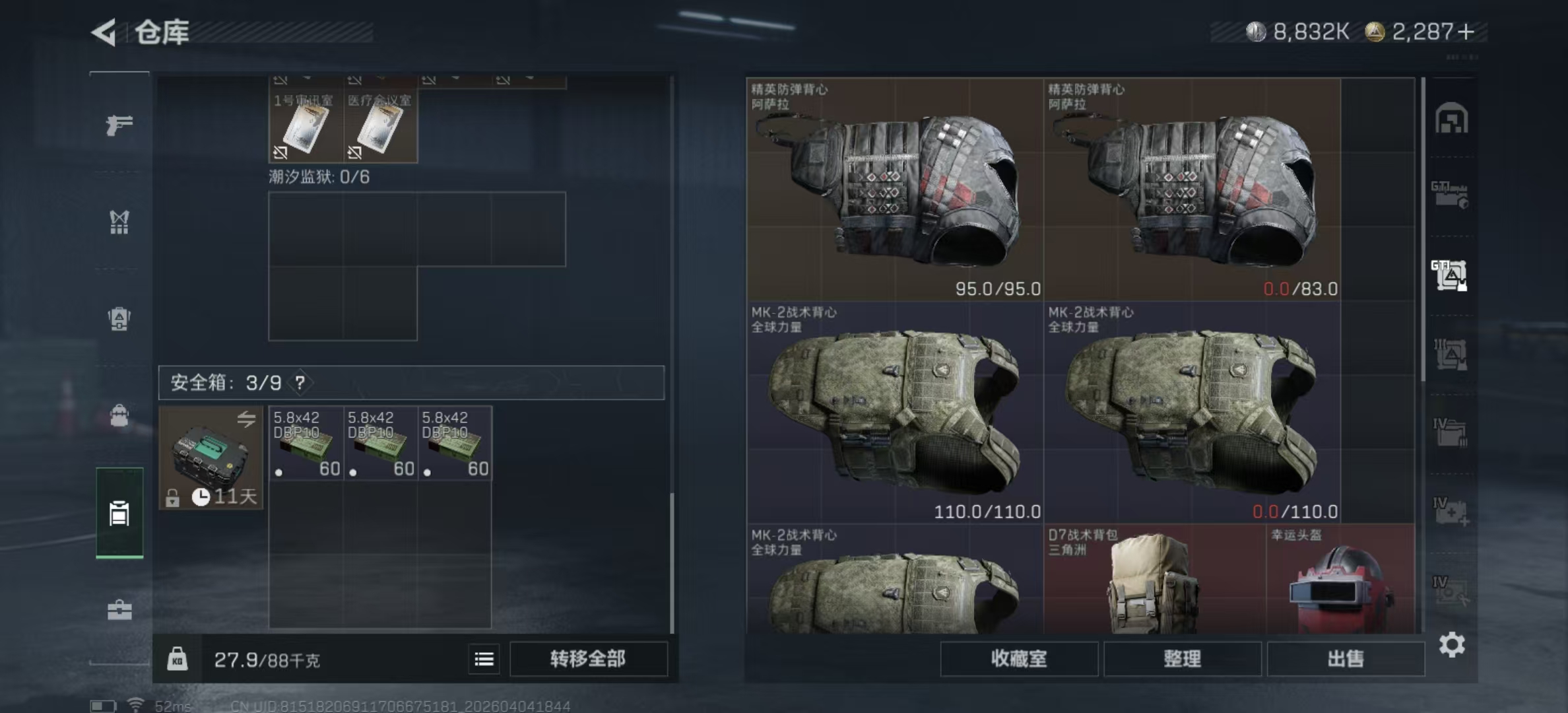Screen dimensions: 1568x713
Task: Go back from the 仓库 warehouse screen
Action: (104, 32)
